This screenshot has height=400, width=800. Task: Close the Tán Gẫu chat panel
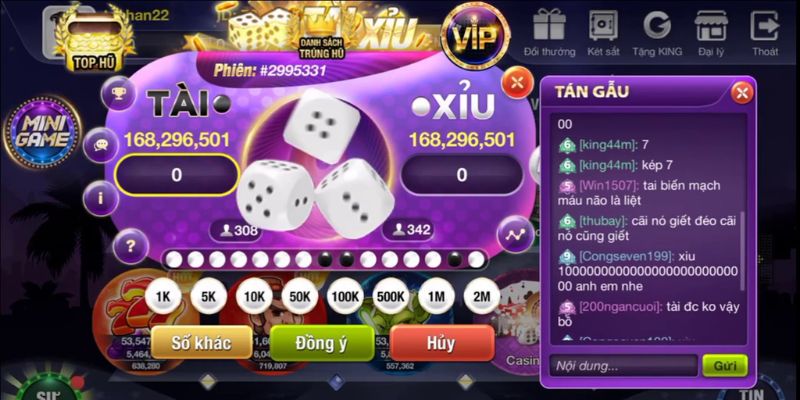741,93
